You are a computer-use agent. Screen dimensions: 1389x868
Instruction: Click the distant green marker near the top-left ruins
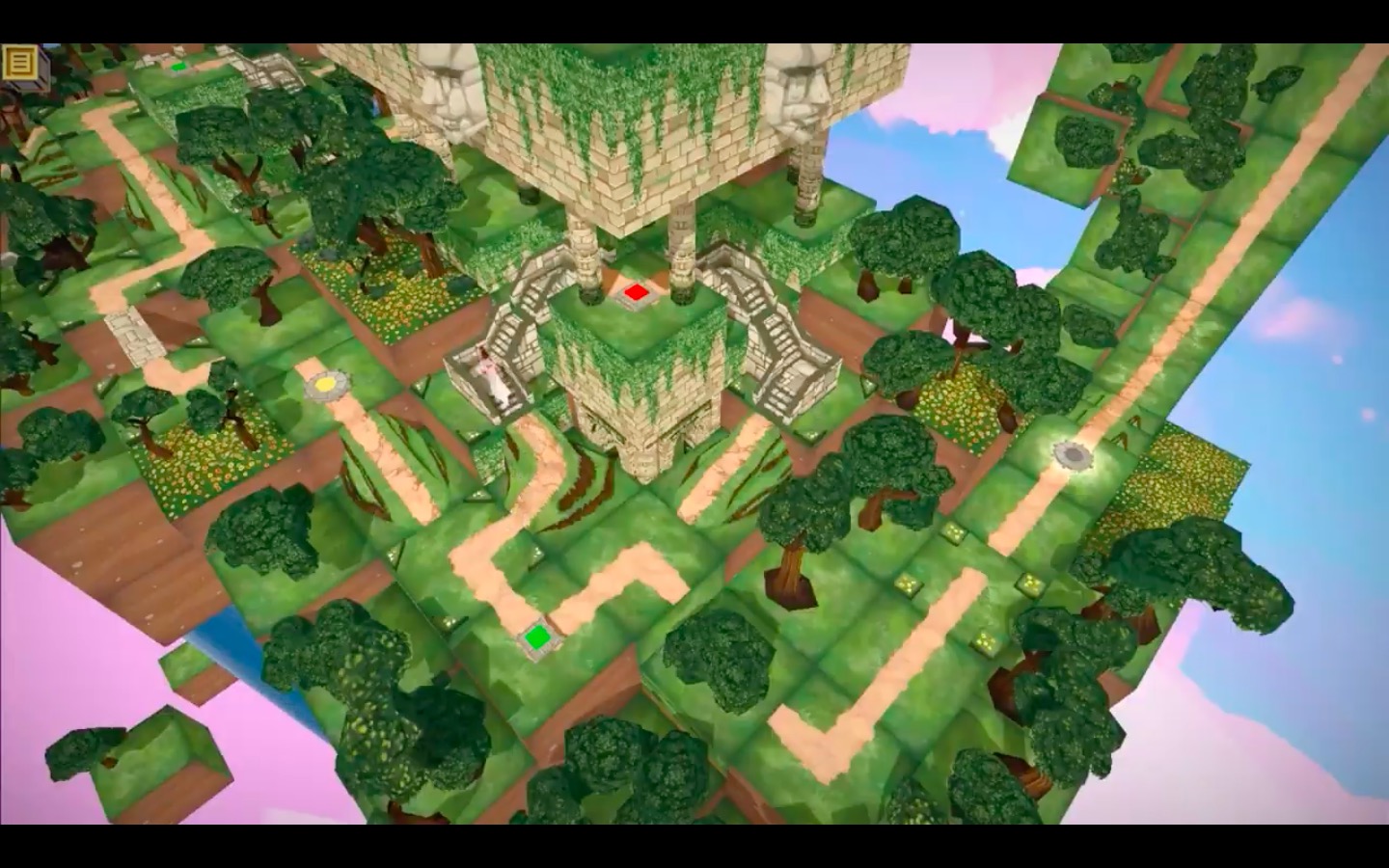[177, 68]
